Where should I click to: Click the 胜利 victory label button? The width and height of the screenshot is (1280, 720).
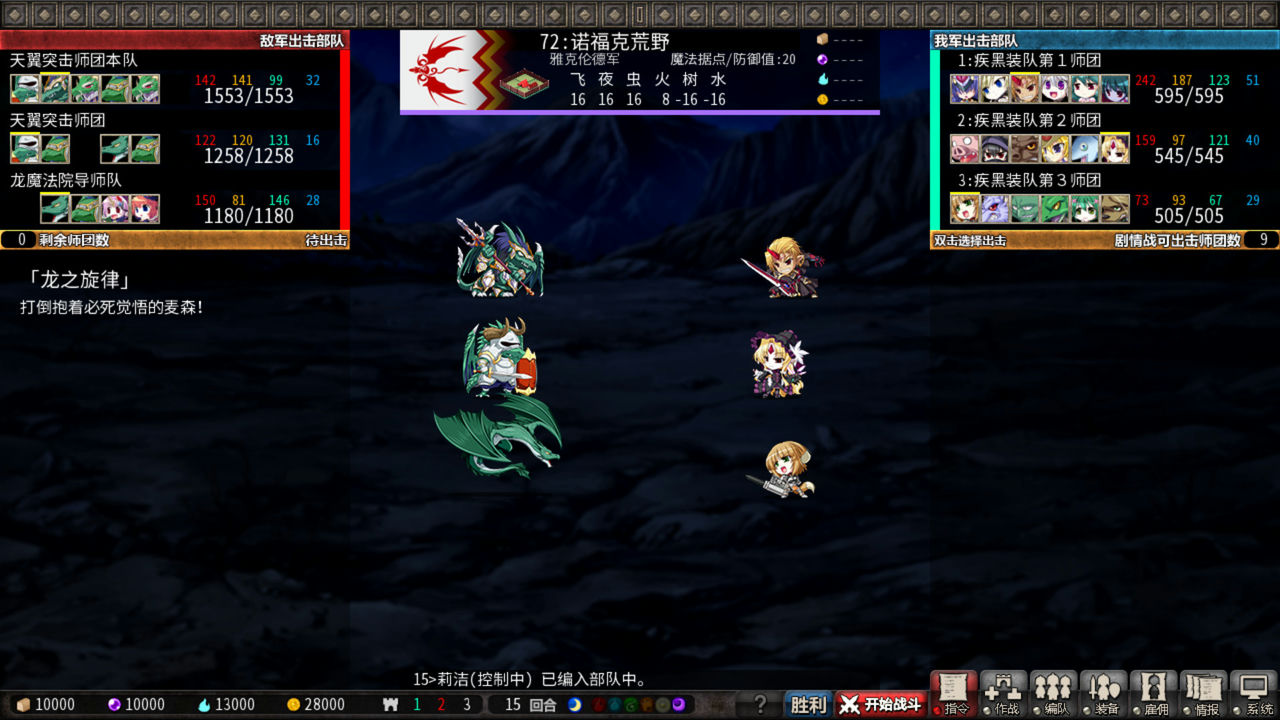pyautogui.click(x=808, y=703)
